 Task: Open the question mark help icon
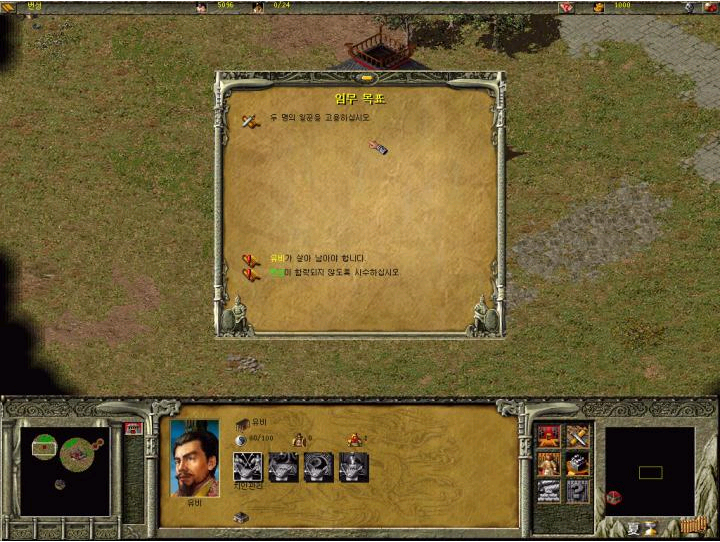pos(577,490)
